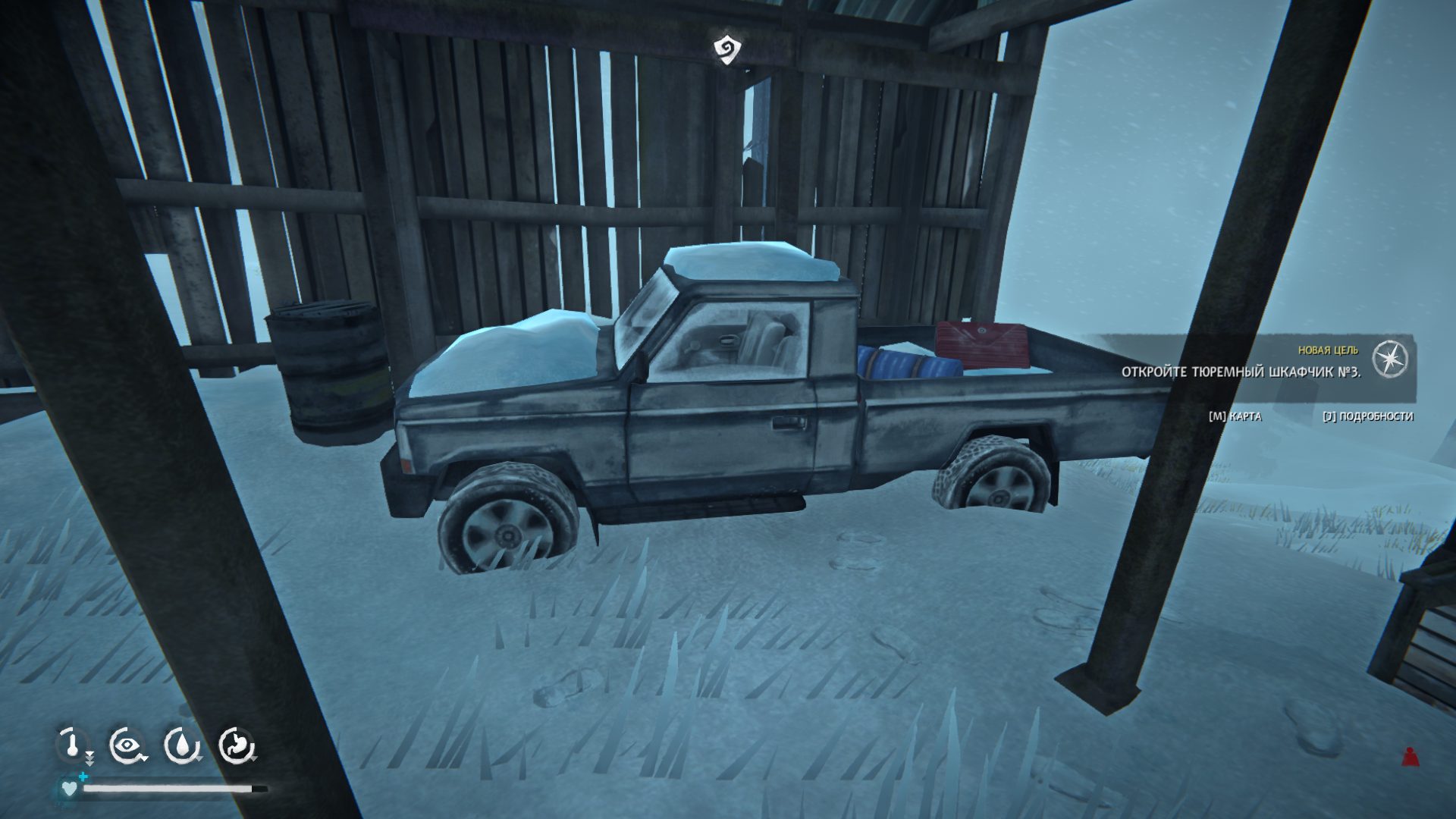This screenshot has height=819, width=1456.
Task: Select the fatigue eye status icon
Action: [127, 745]
